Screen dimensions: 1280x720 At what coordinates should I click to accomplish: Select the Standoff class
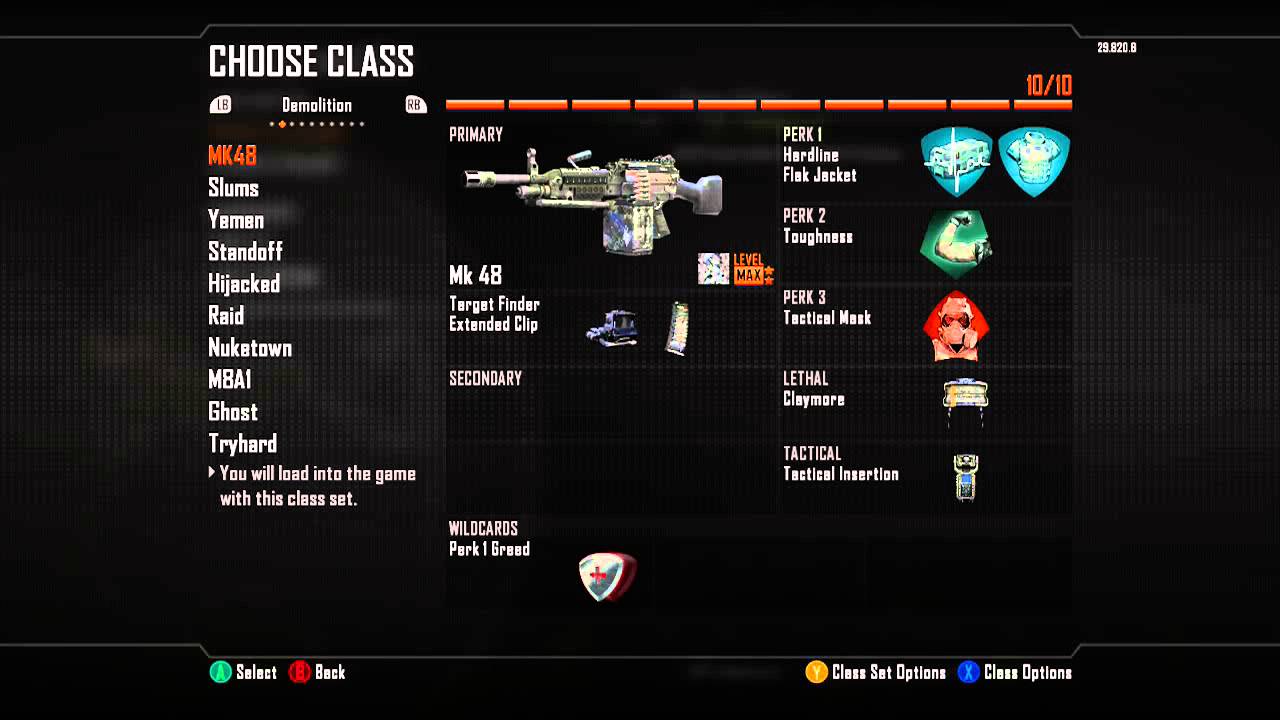pyautogui.click(x=245, y=251)
